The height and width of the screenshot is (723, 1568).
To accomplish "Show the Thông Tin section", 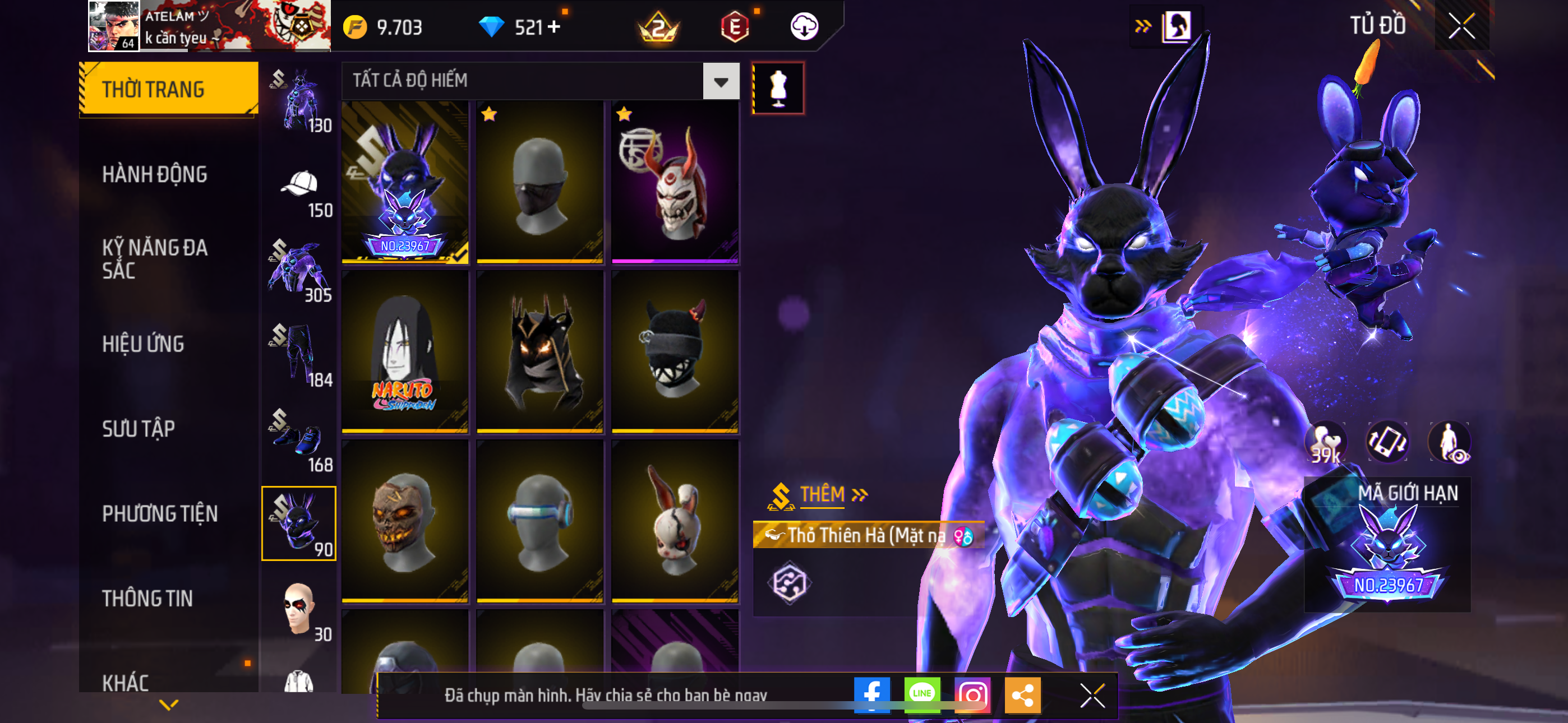I will pos(147,599).
